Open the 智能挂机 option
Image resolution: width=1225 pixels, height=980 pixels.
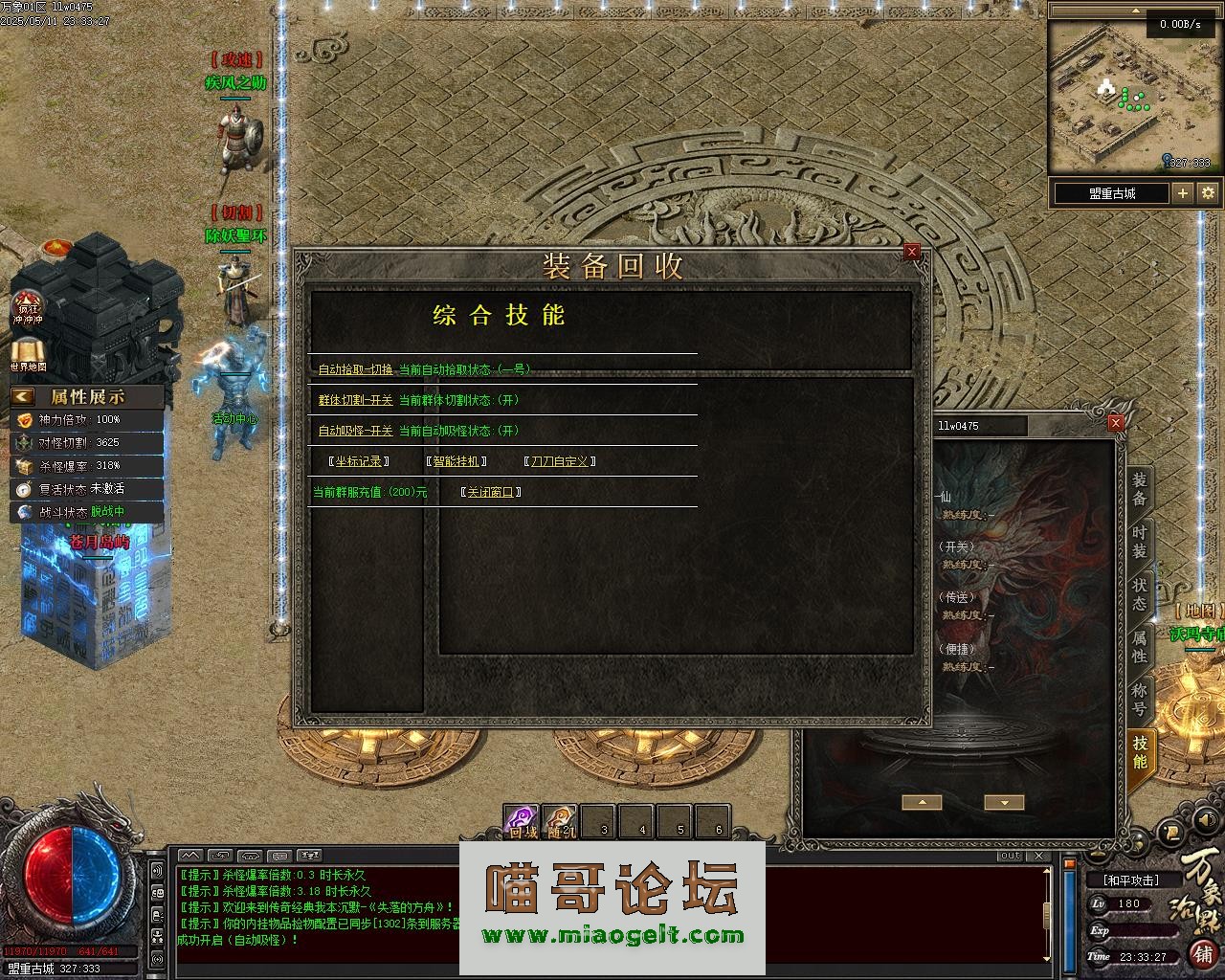(457, 461)
